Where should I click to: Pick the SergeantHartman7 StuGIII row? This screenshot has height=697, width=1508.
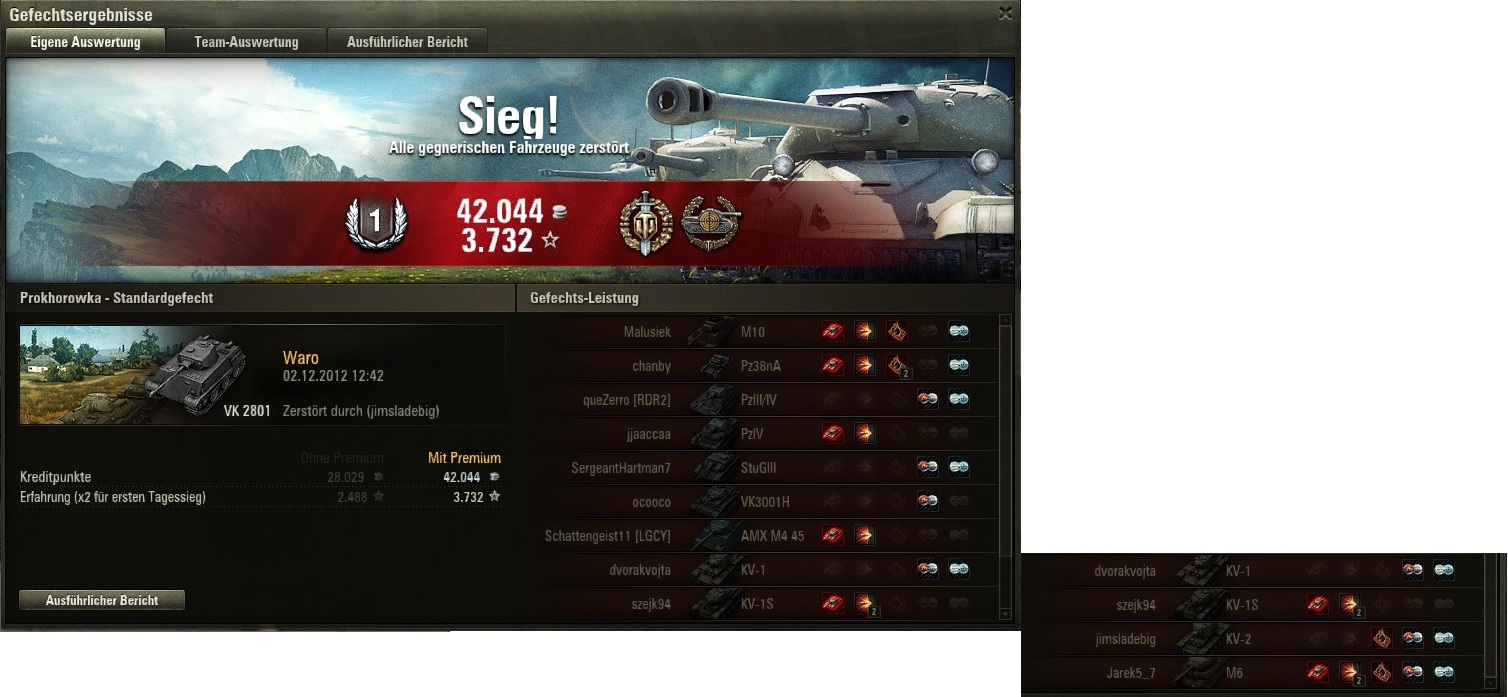760,468
